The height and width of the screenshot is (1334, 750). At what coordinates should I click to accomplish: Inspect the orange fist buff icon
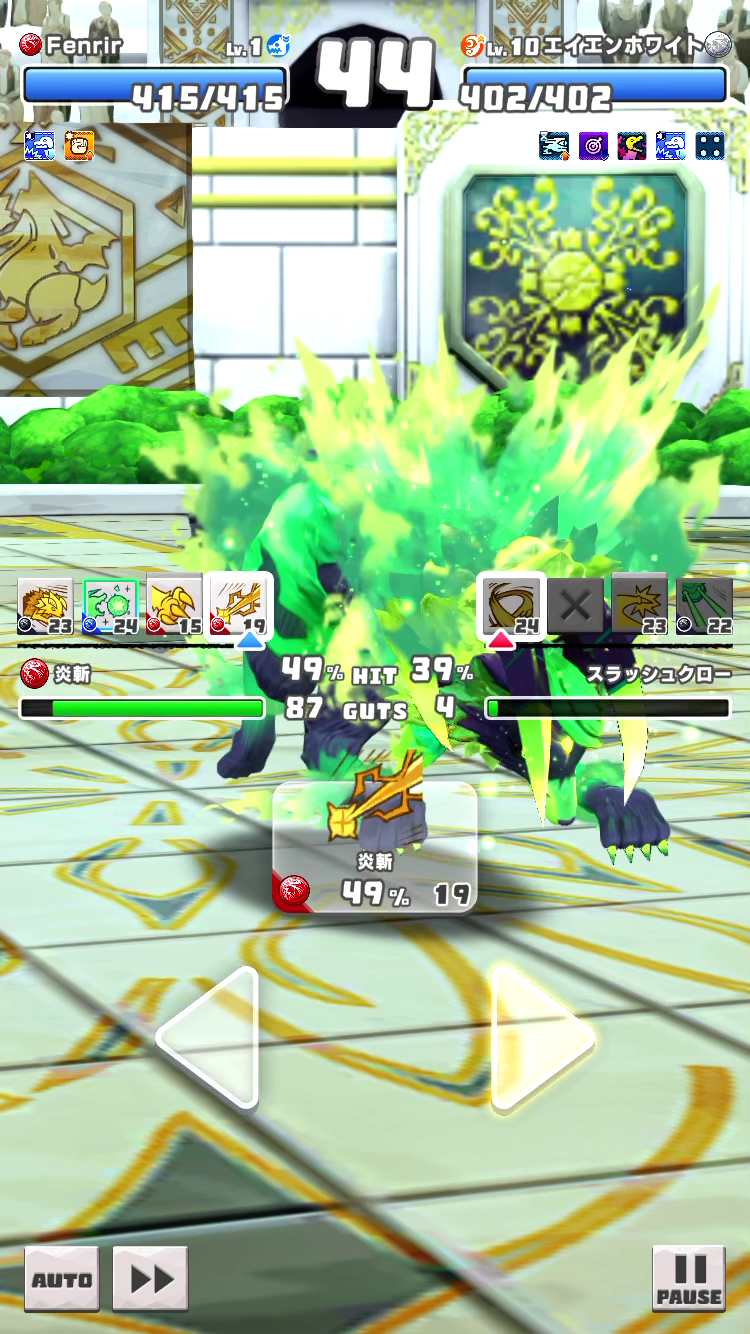(79, 146)
